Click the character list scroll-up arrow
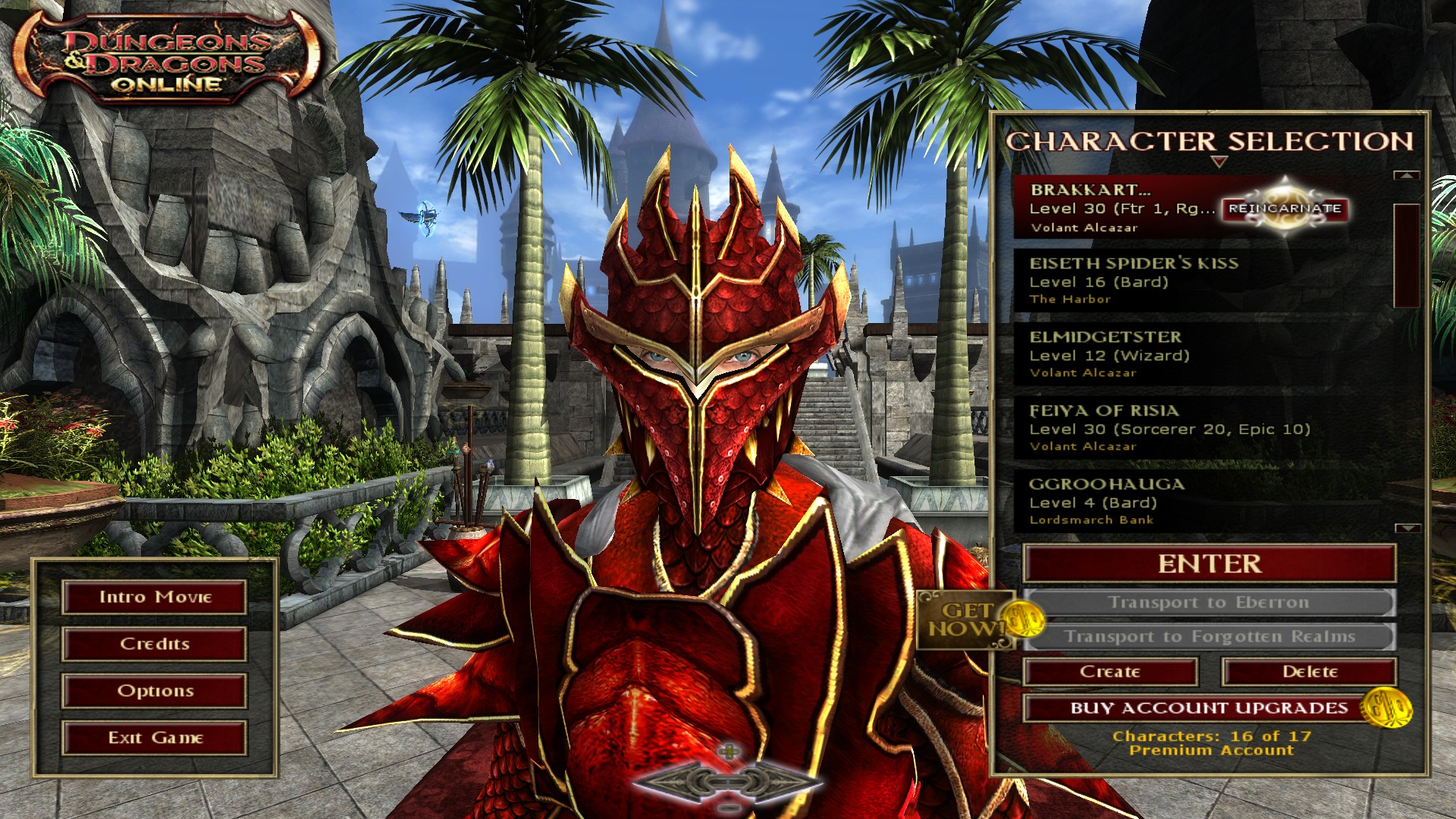 1407,175
